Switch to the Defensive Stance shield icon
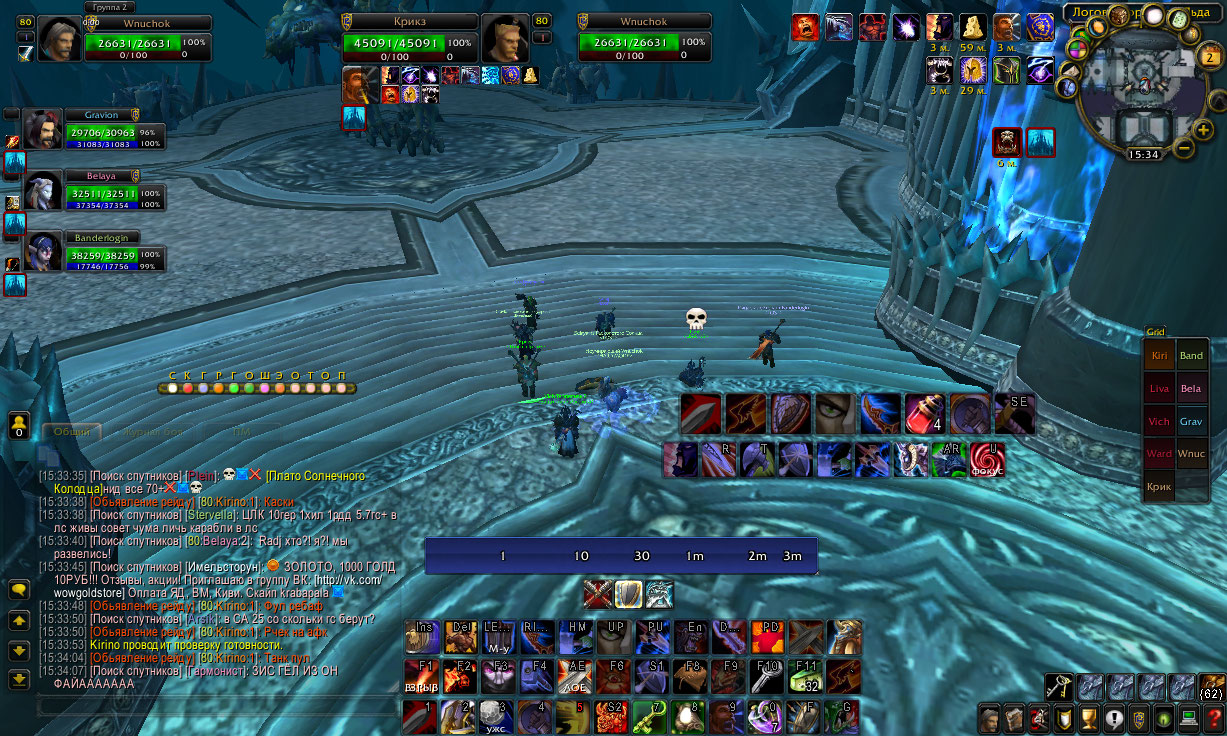The image size is (1227, 736). point(628,594)
